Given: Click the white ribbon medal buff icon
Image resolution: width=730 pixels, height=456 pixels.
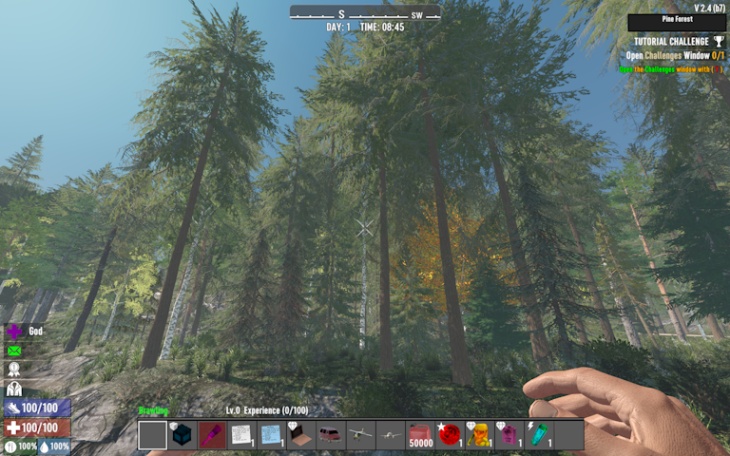Looking at the screenshot, I should 14,370.
